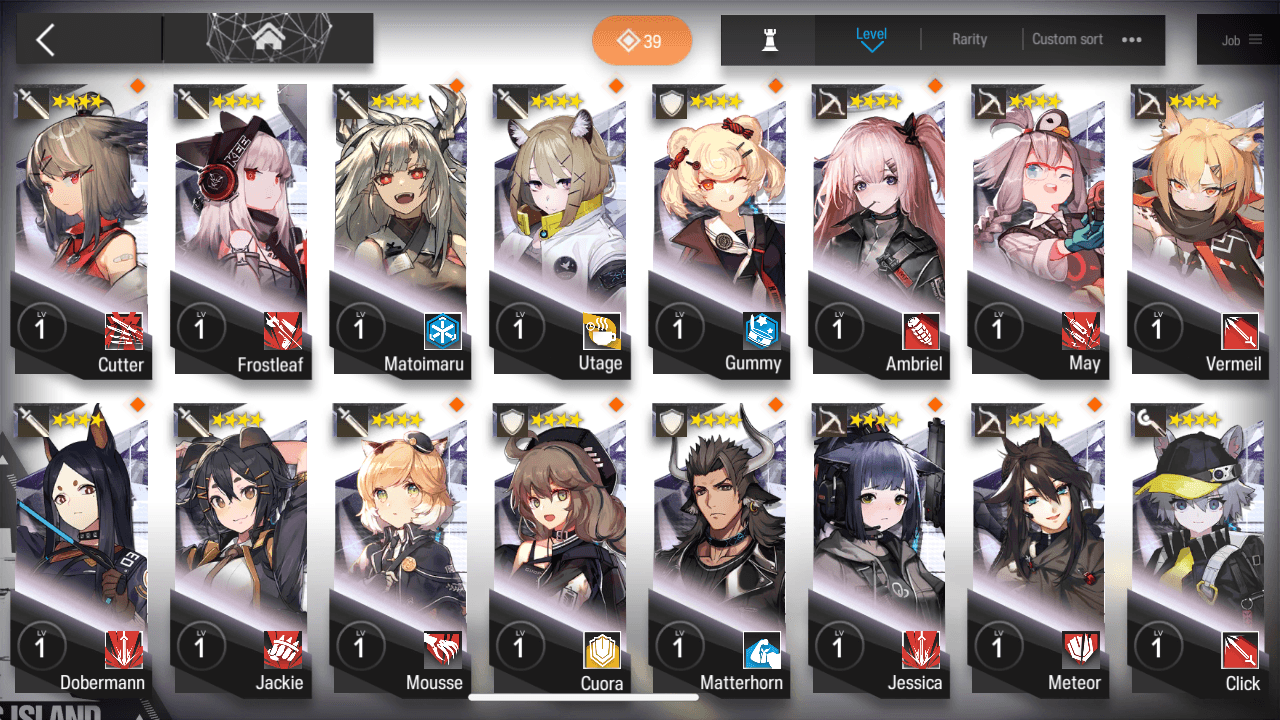Pick the Jessica operator card

coord(878,550)
